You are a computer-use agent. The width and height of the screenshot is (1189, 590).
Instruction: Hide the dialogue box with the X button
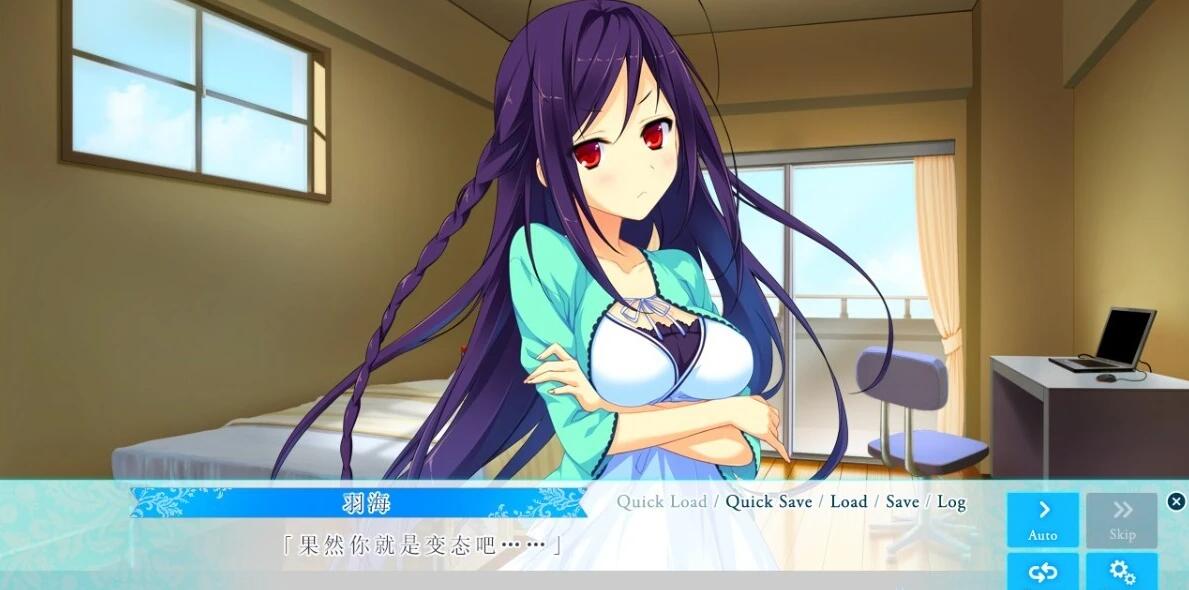click(x=1176, y=502)
